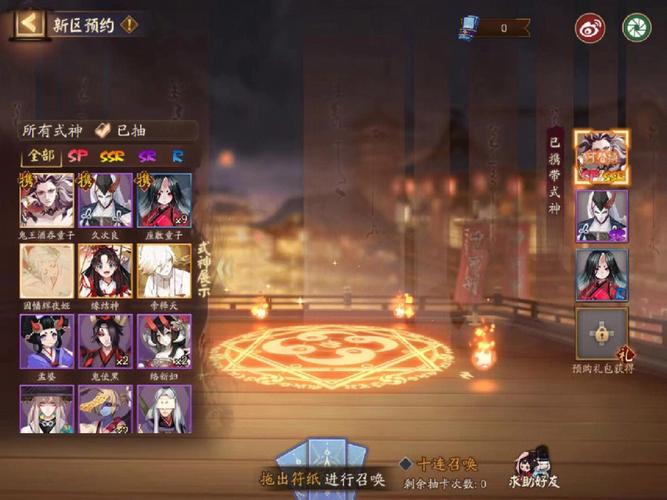Open the 求助好友 friend help button
667x500 pixels.
536,468
